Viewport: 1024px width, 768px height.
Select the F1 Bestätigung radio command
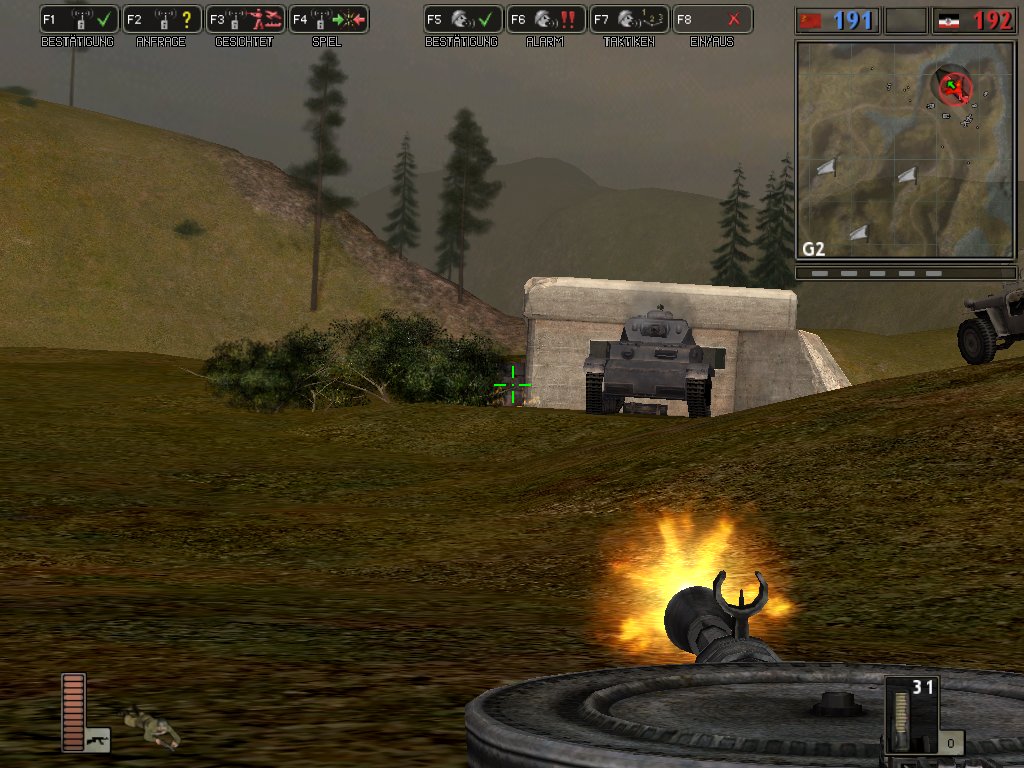(79, 19)
